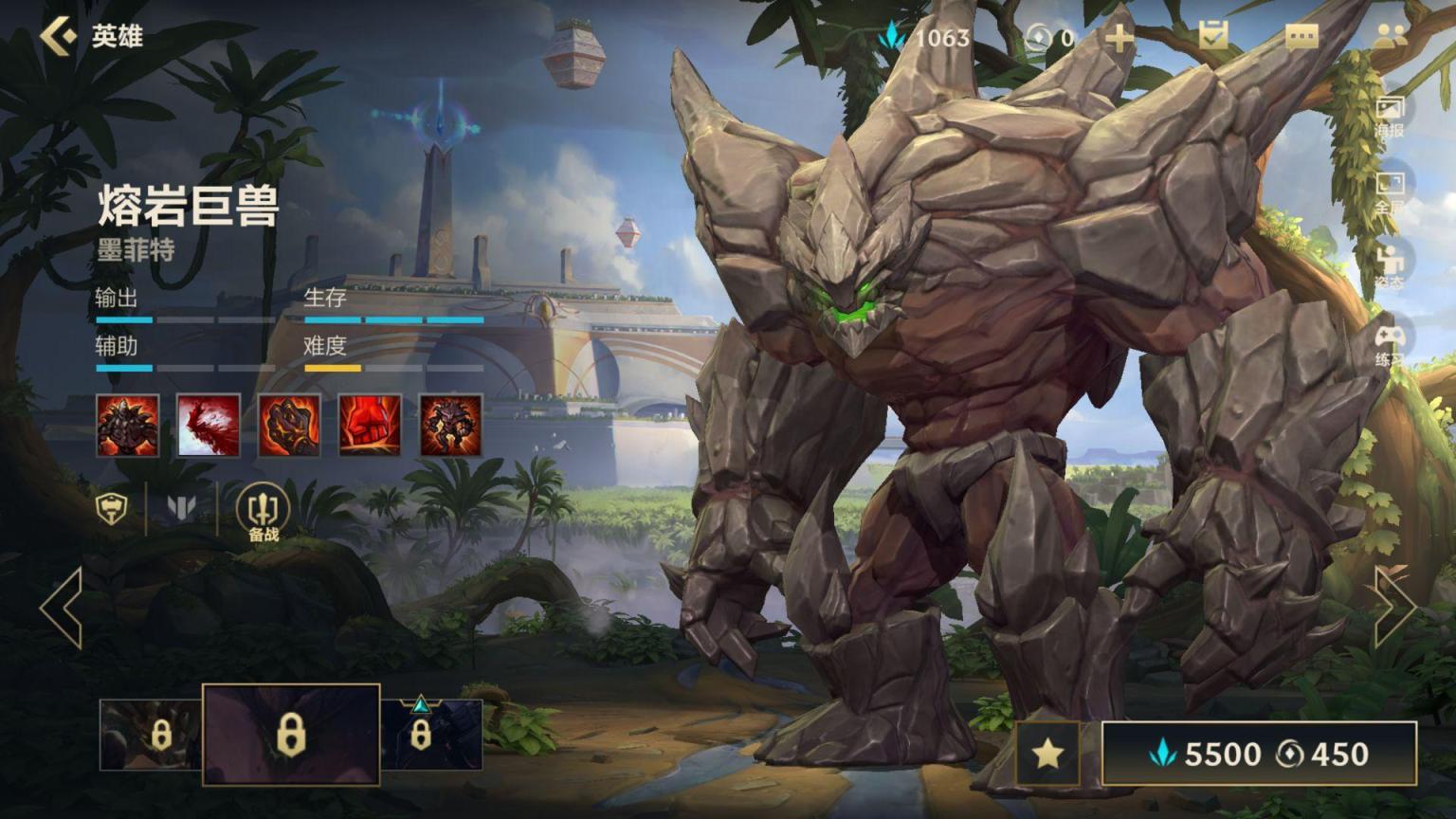This screenshot has height=819, width=1456.
Task: Click the hammer shield role icon
Action: [x=113, y=508]
